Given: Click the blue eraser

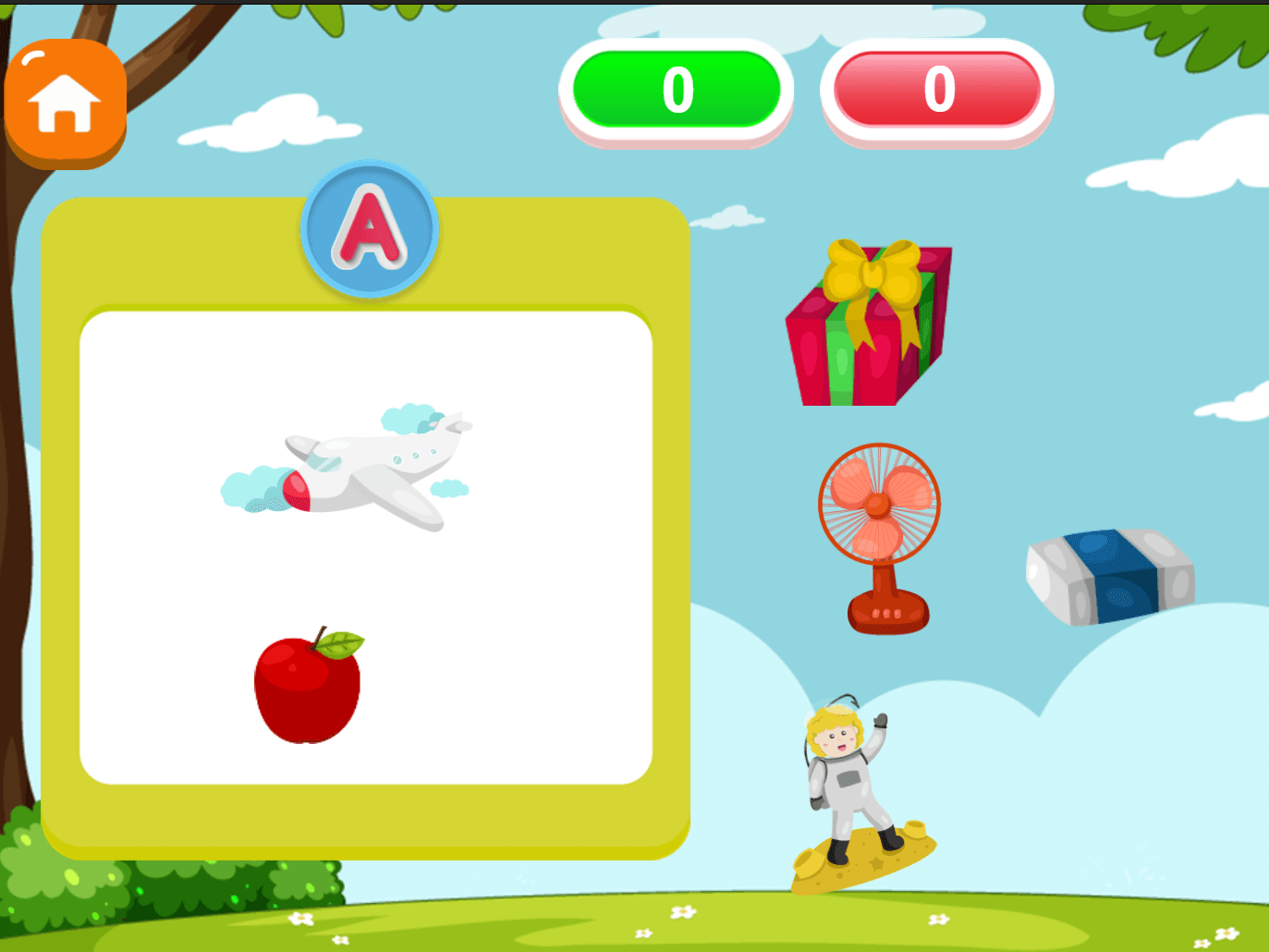Looking at the screenshot, I should tap(1106, 575).
